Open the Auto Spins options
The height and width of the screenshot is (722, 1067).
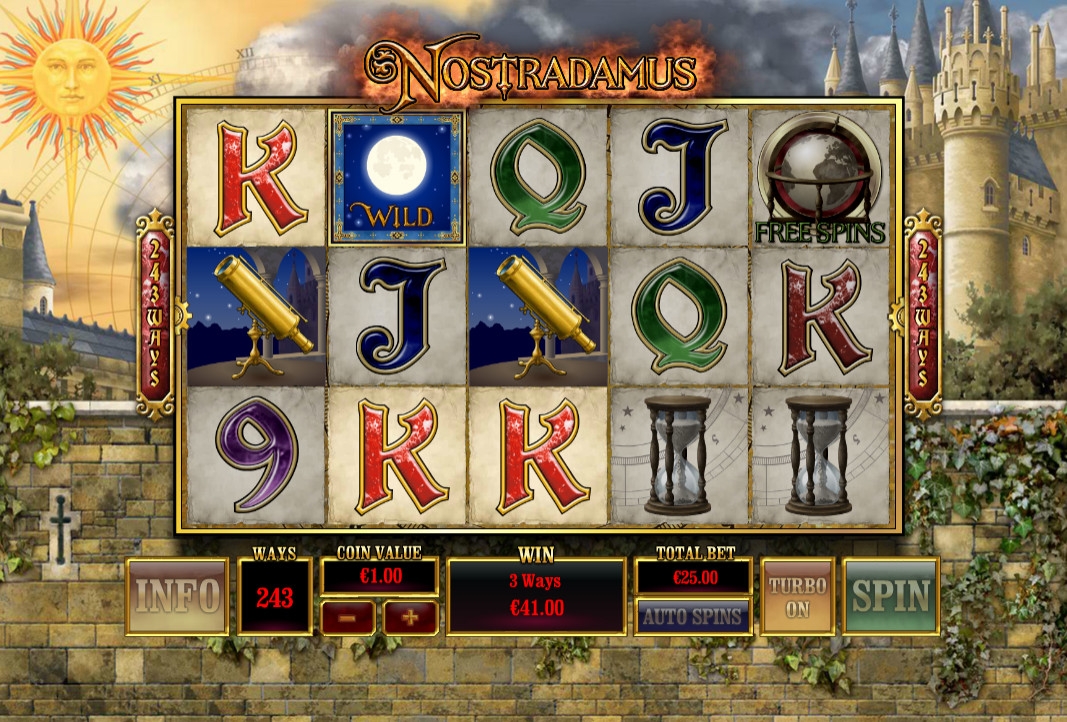click(693, 616)
